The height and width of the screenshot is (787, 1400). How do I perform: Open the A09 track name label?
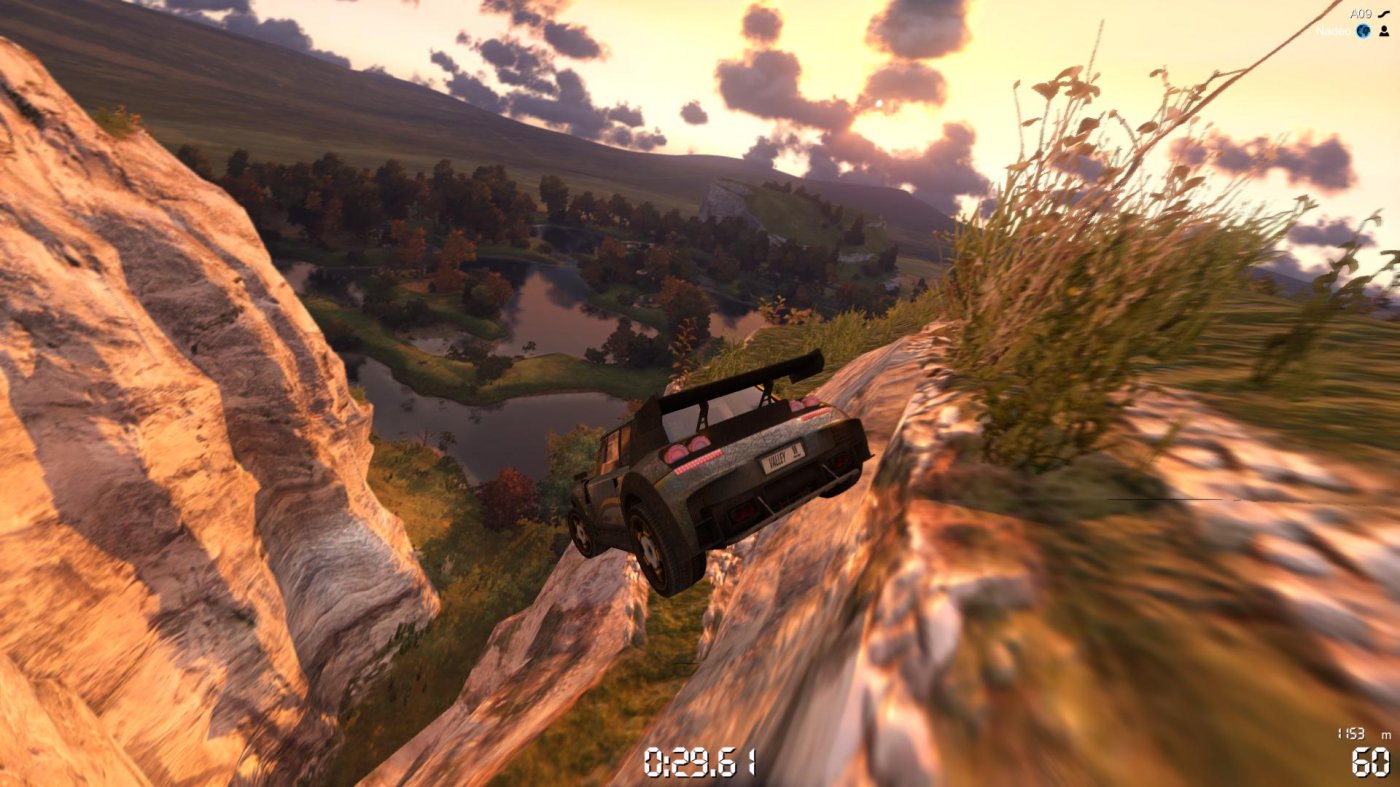1361,13
